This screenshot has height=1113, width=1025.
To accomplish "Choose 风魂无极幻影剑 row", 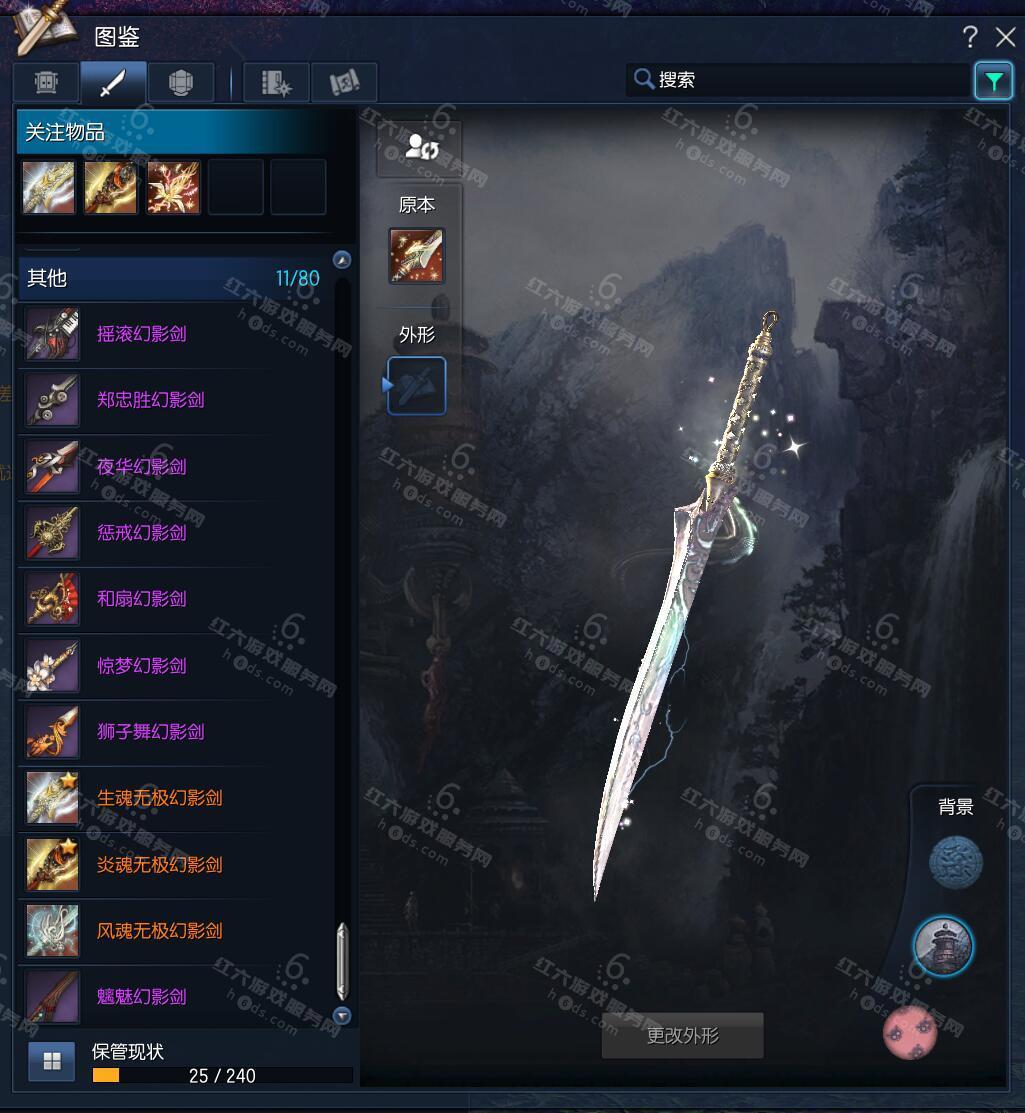I will click(159, 931).
